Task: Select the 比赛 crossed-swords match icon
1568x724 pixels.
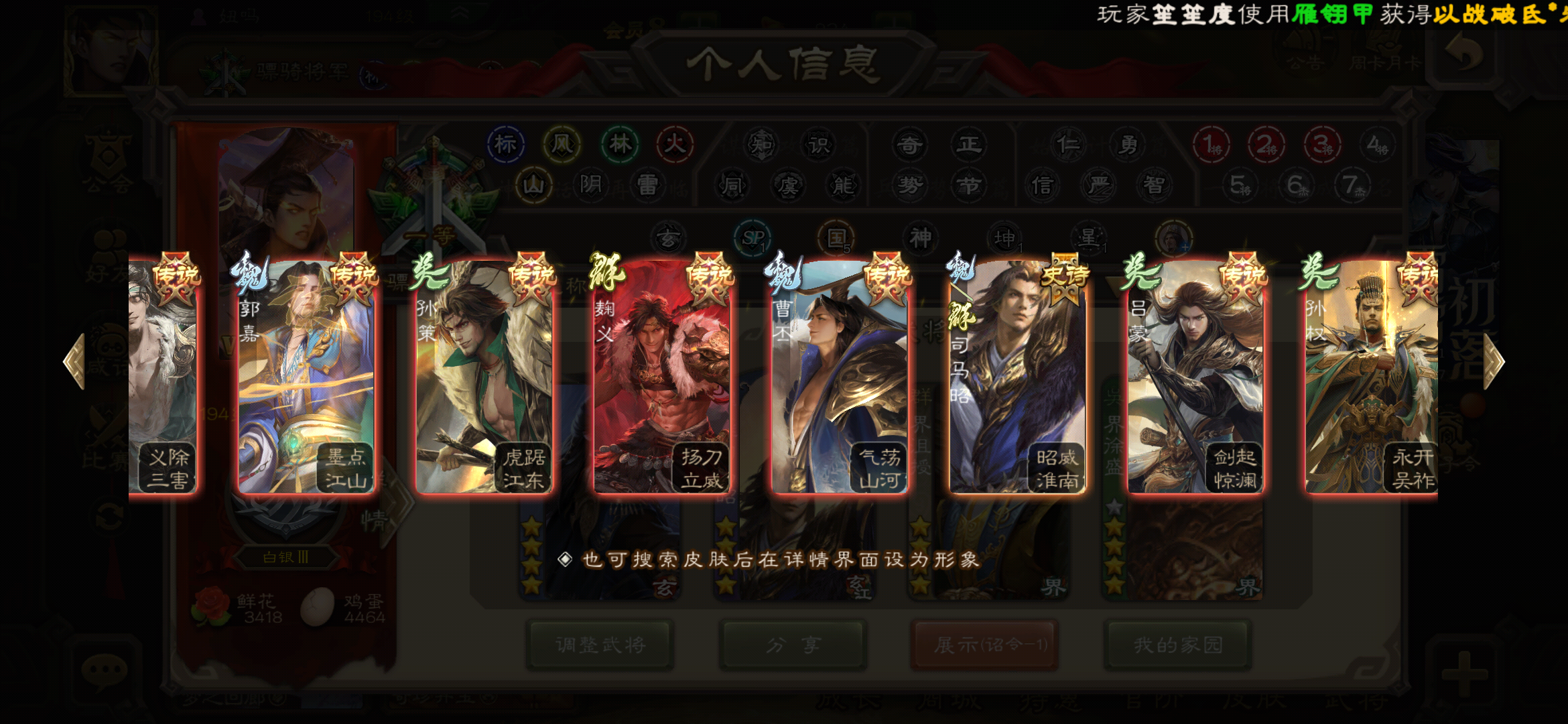Action: click(106, 429)
